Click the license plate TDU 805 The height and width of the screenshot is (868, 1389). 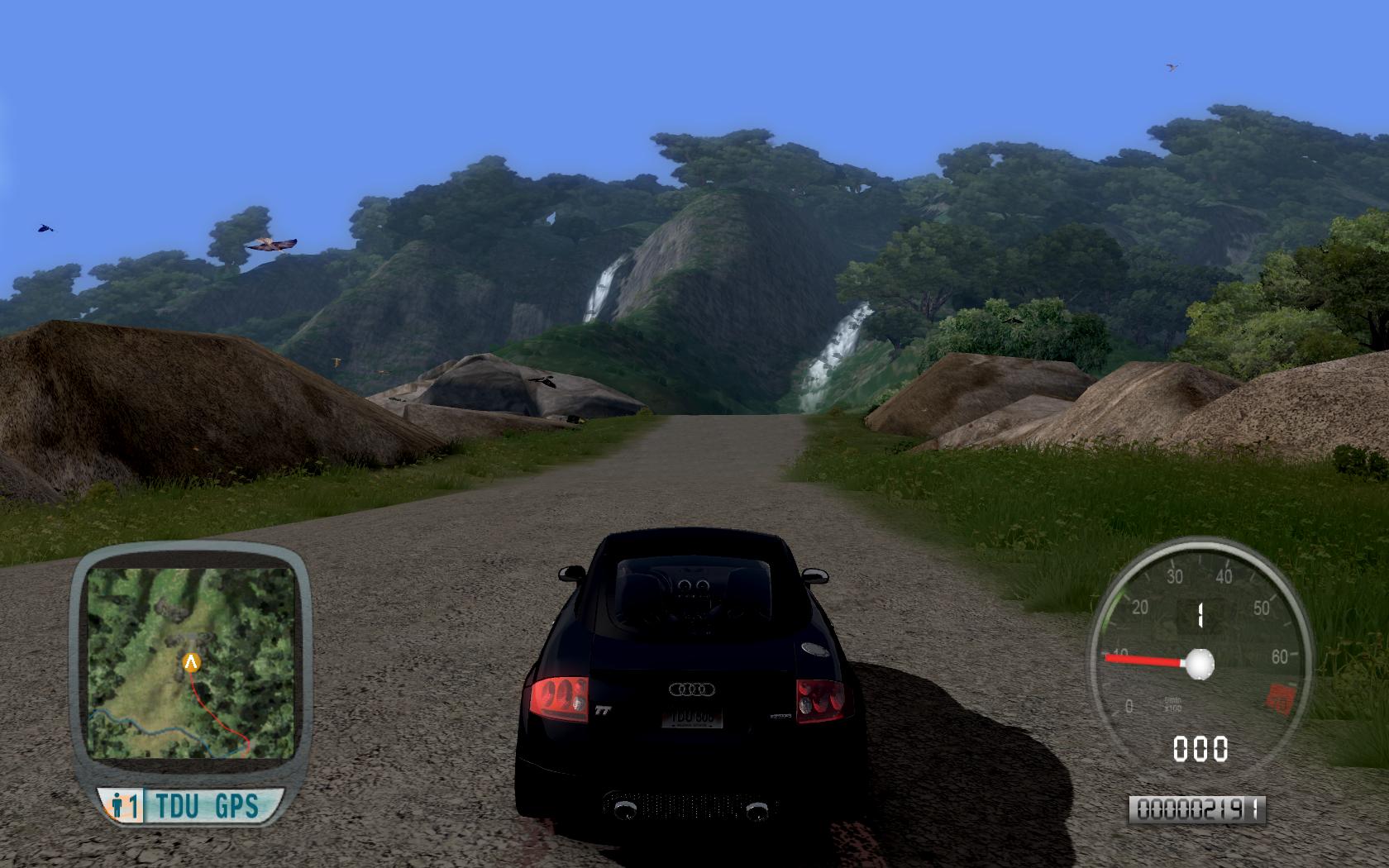point(691,717)
